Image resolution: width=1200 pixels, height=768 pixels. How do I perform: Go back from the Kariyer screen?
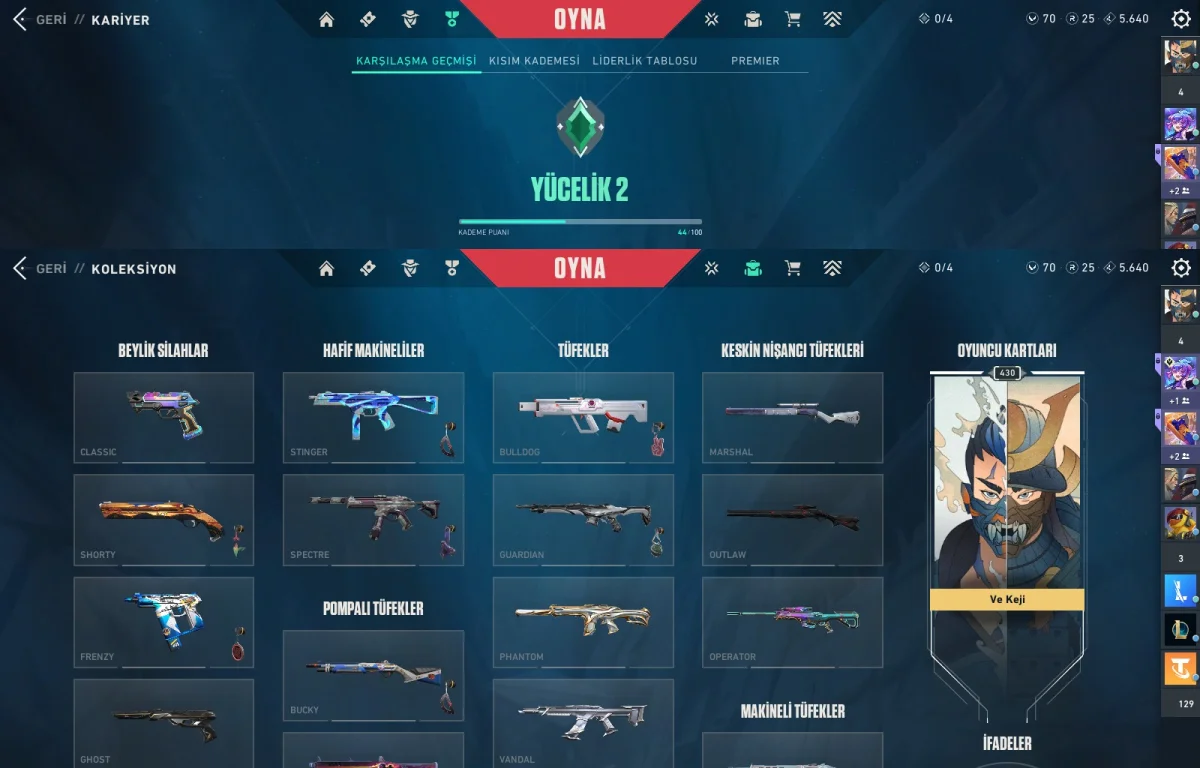pos(40,19)
